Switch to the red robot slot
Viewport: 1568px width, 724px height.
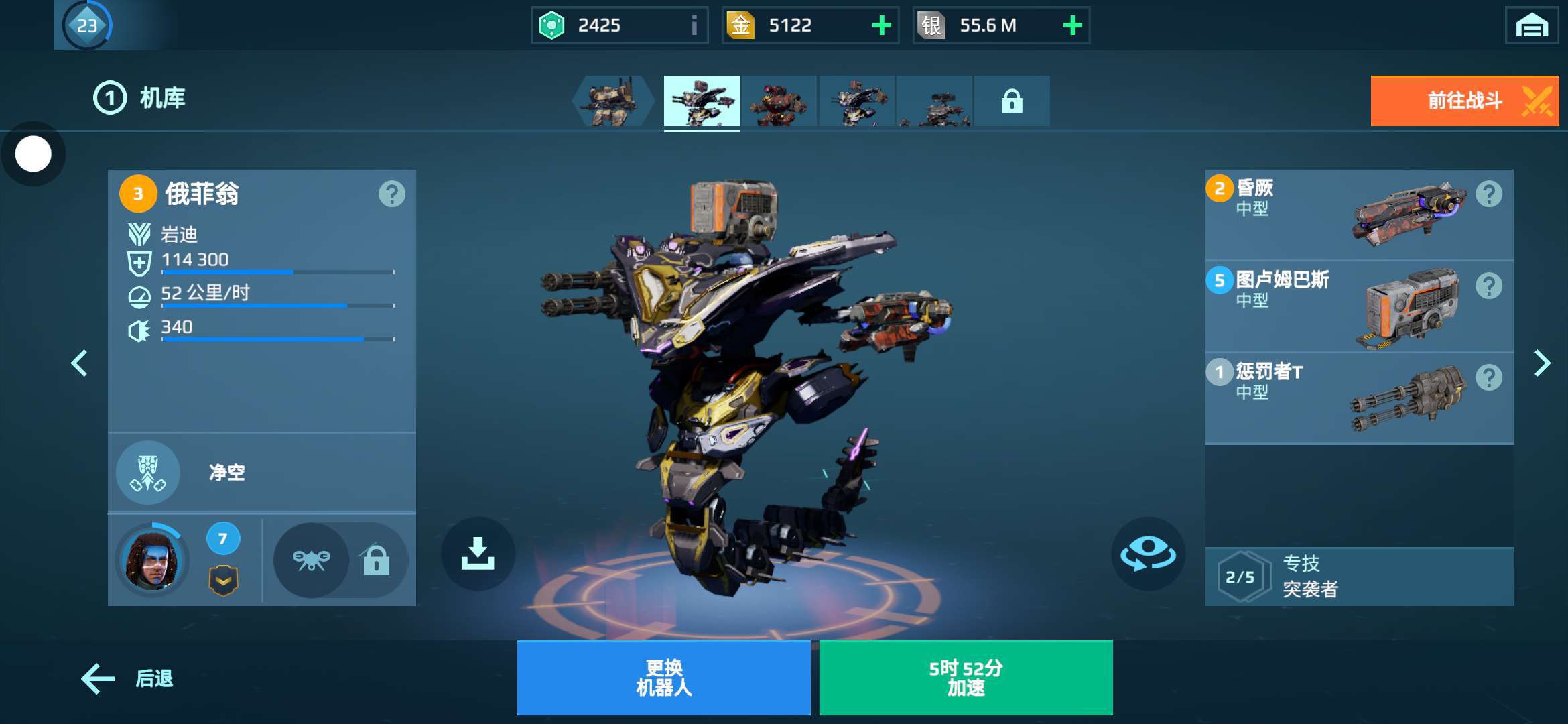click(x=779, y=101)
